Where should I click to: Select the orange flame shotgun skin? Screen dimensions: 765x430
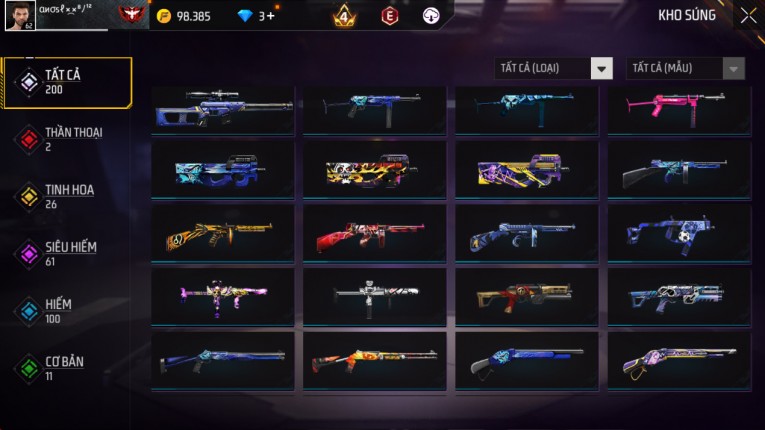[x=375, y=361]
